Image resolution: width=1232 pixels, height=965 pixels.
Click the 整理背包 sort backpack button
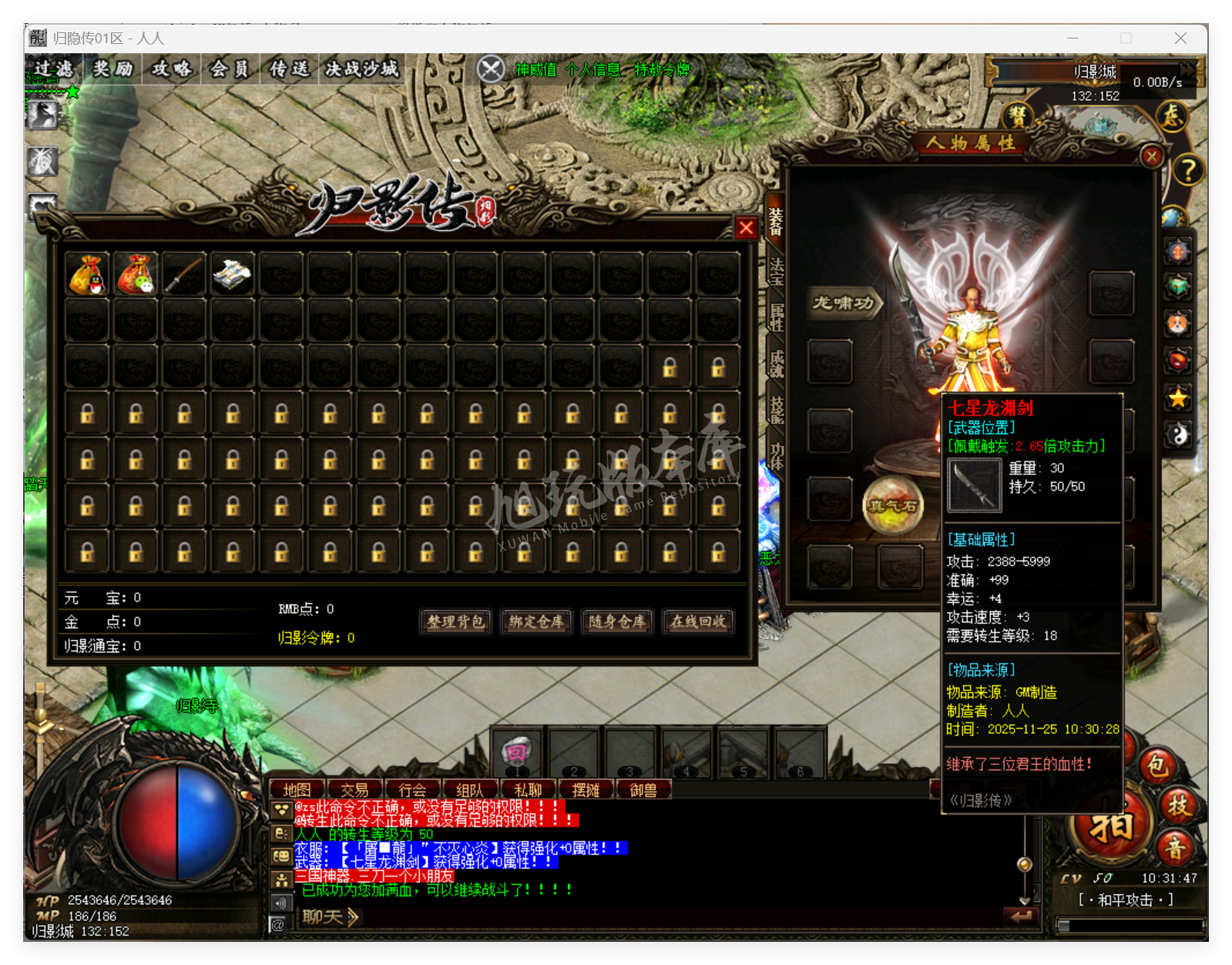coord(455,623)
